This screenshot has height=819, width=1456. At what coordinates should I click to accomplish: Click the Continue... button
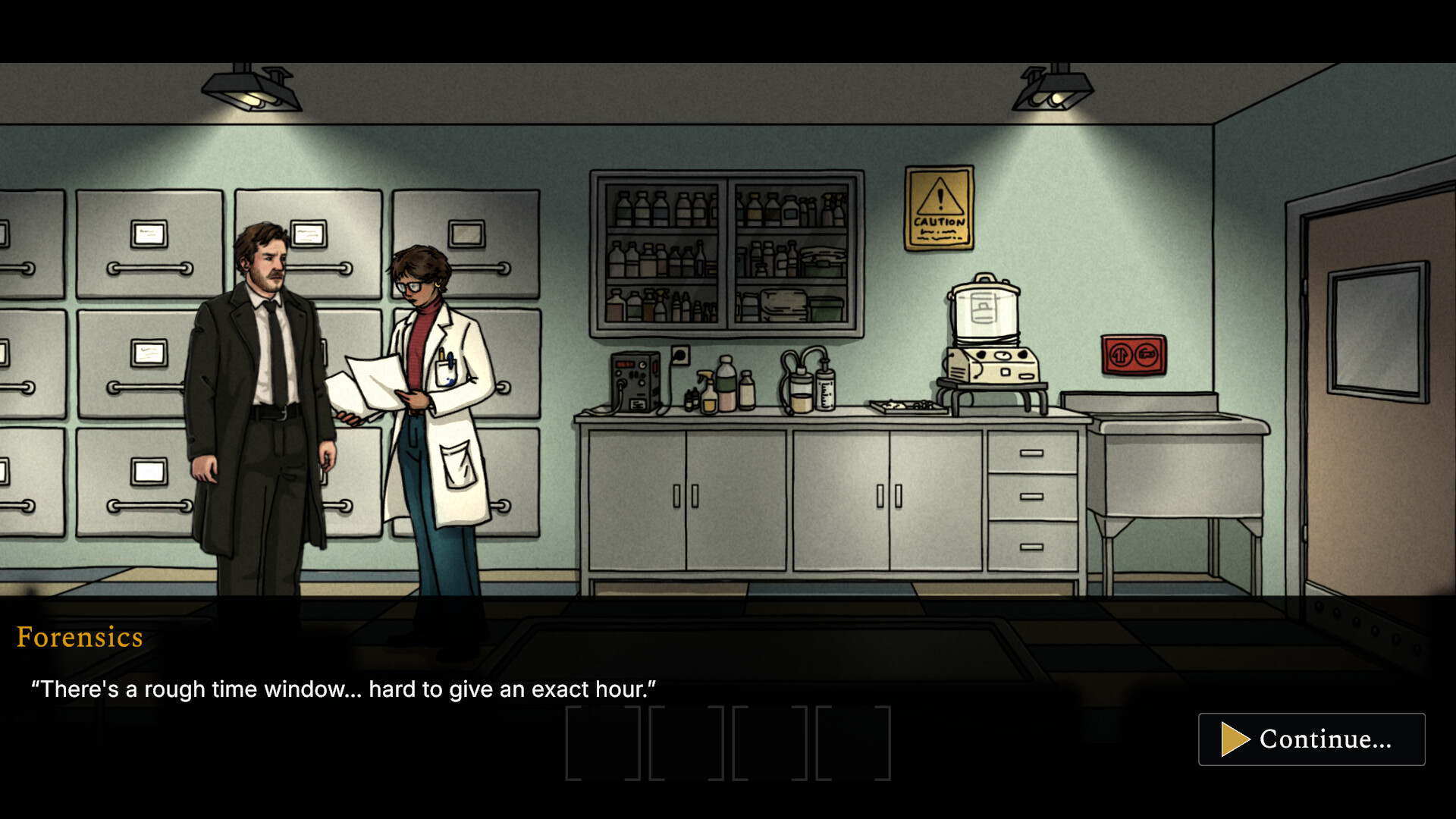coord(1312,739)
